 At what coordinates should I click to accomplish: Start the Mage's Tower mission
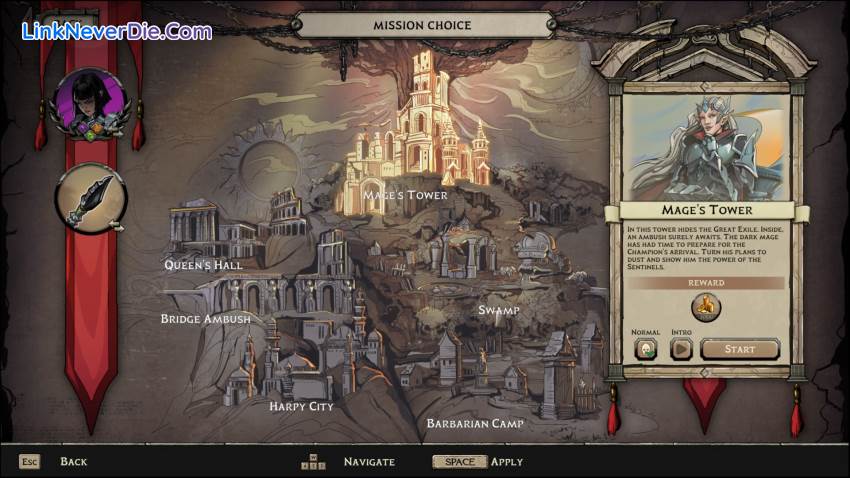click(740, 349)
